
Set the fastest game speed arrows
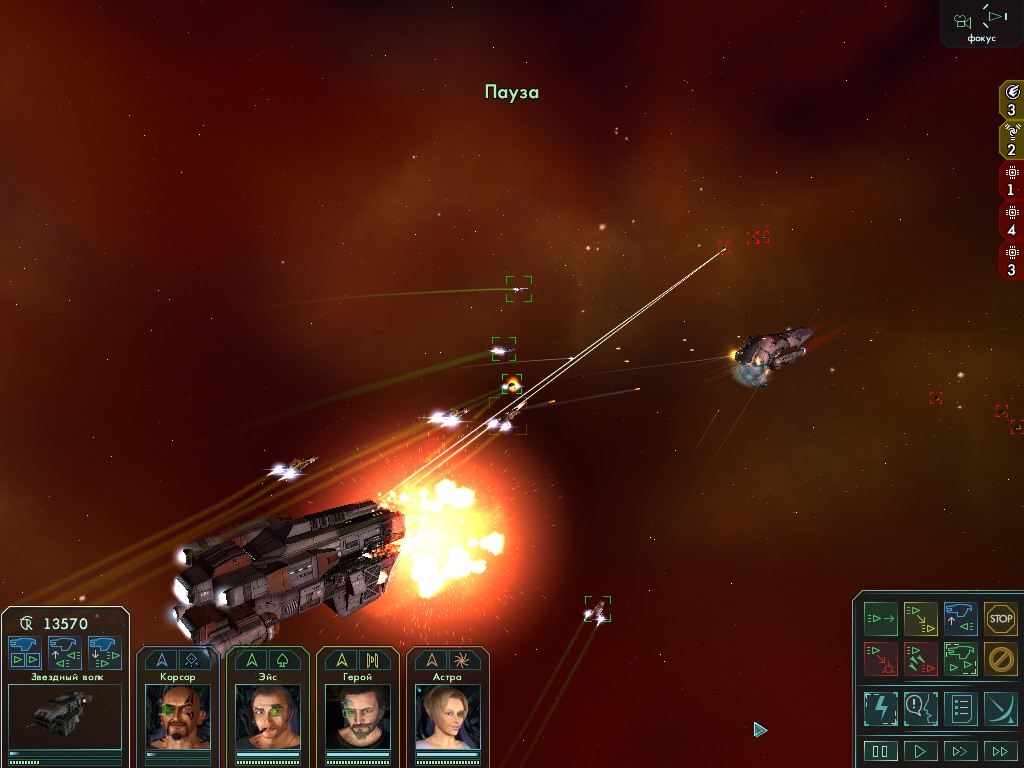pos(1000,751)
